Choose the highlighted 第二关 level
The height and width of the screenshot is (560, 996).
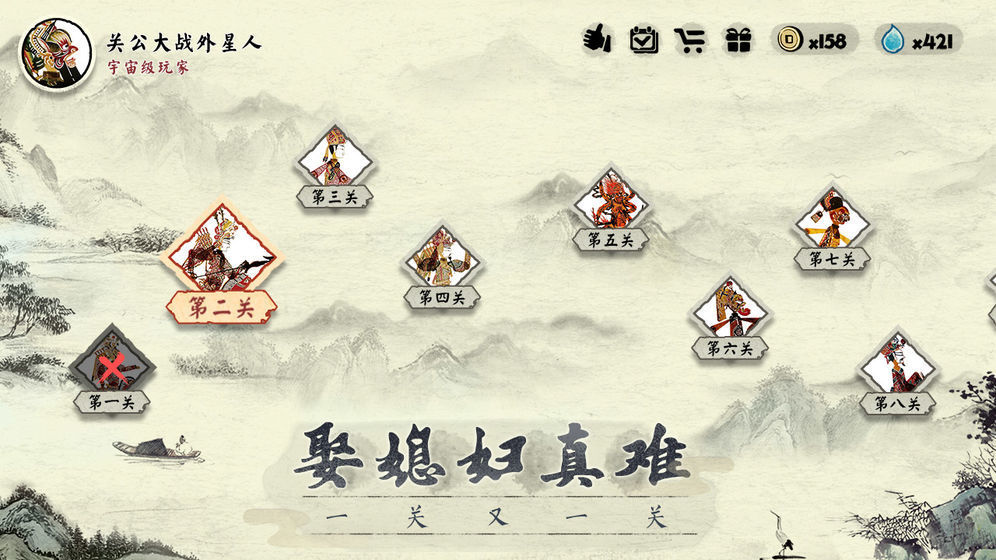(220, 255)
